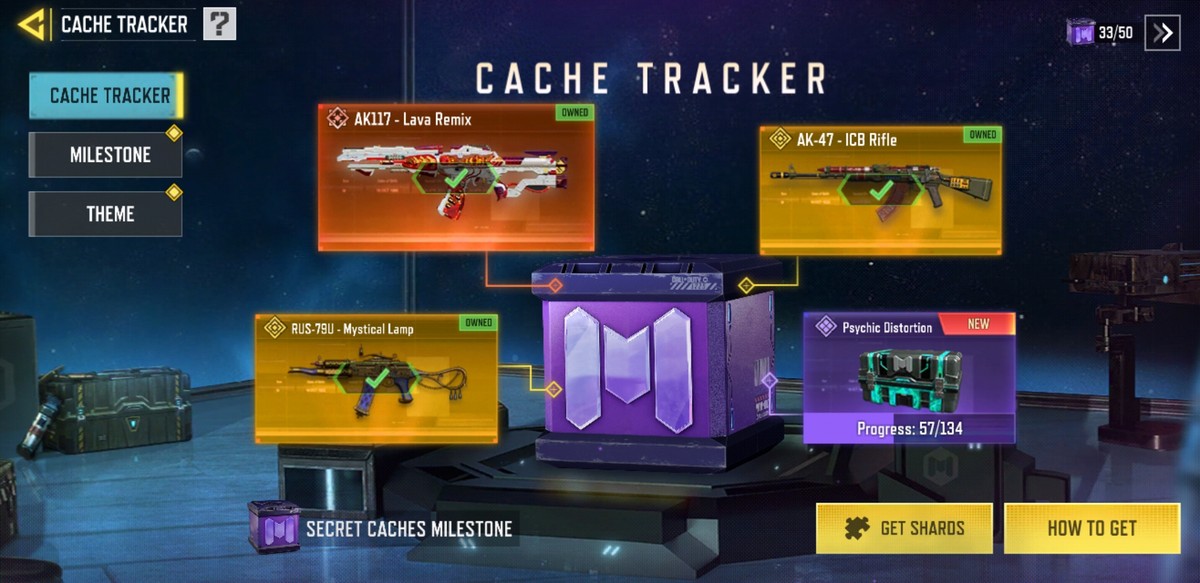Go back using the yellow arrow
The width and height of the screenshot is (1200, 583).
pyautogui.click(x=32, y=24)
